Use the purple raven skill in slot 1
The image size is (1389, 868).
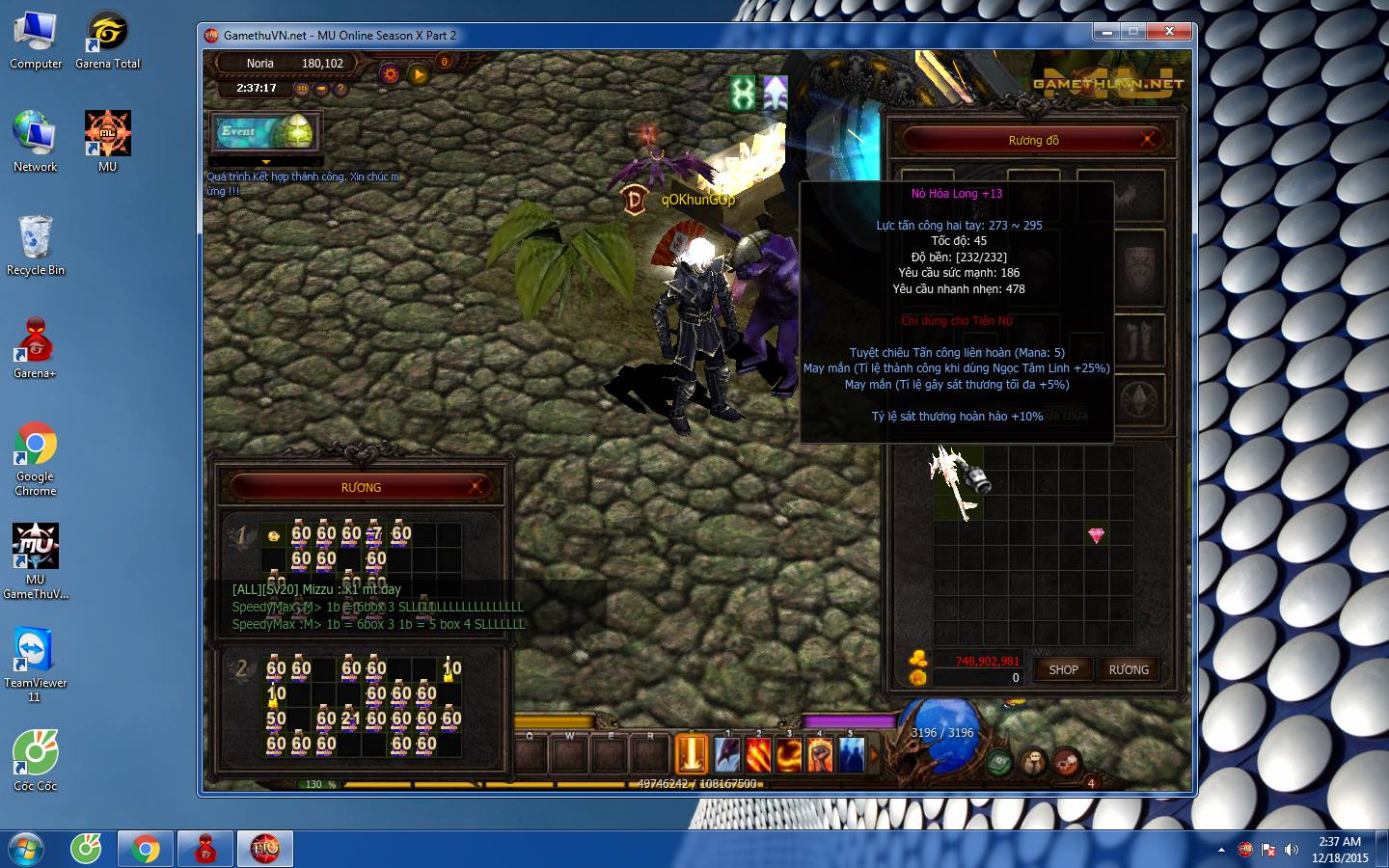pyautogui.click(x=727, y=754)
